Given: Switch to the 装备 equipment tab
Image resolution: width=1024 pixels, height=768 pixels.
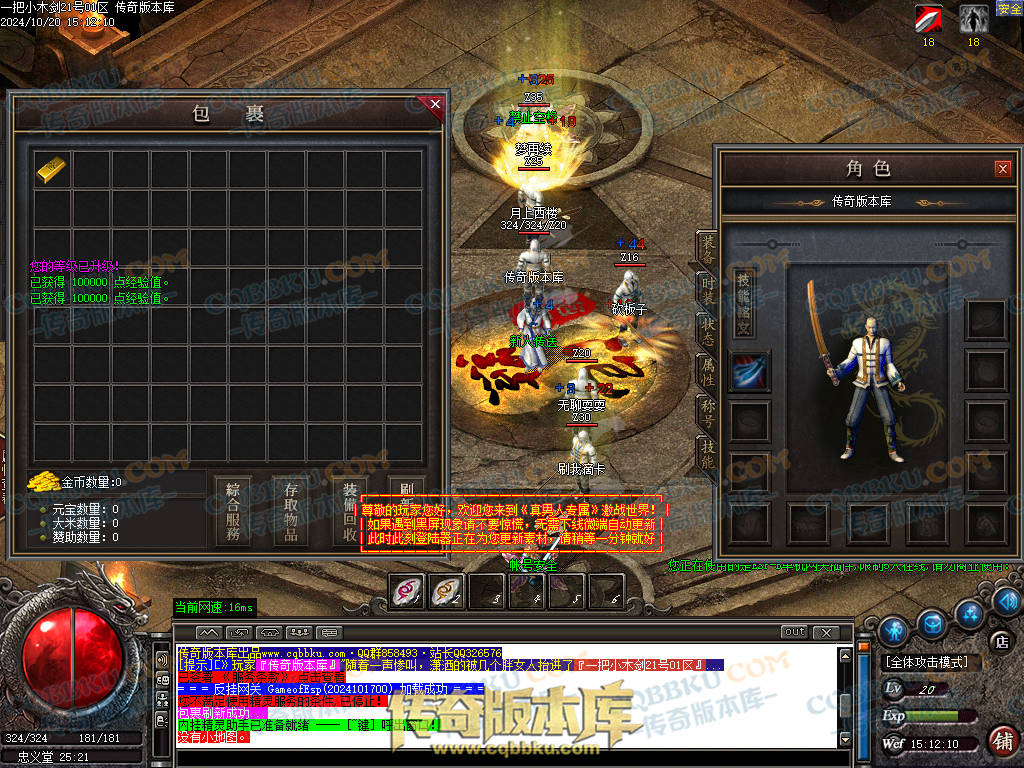Looking at the screenshot, I should [707, 248].
